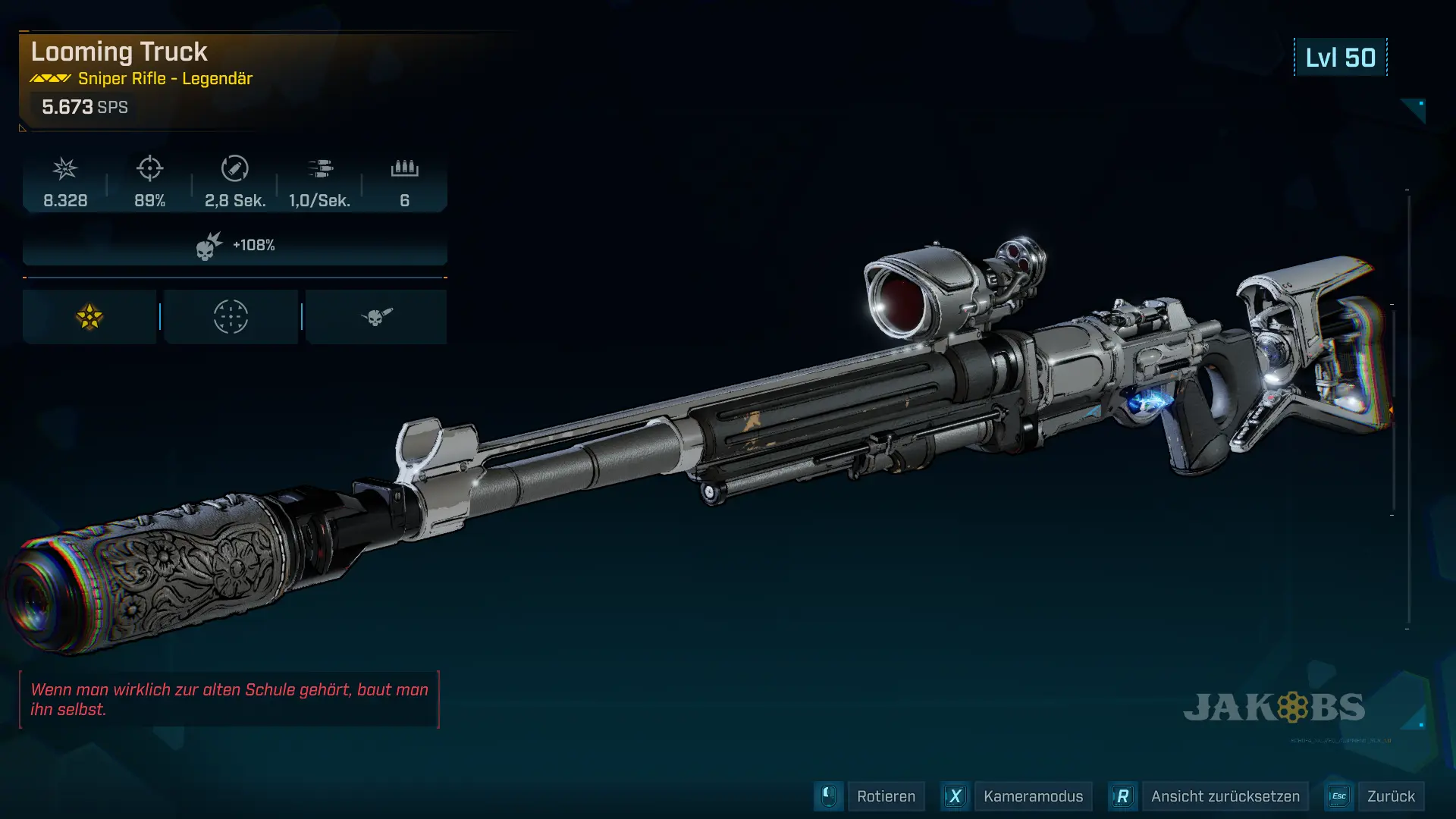Toggle Kameramodus in the bottom bar
The image size is (1456, 819).
point(1032,796)
